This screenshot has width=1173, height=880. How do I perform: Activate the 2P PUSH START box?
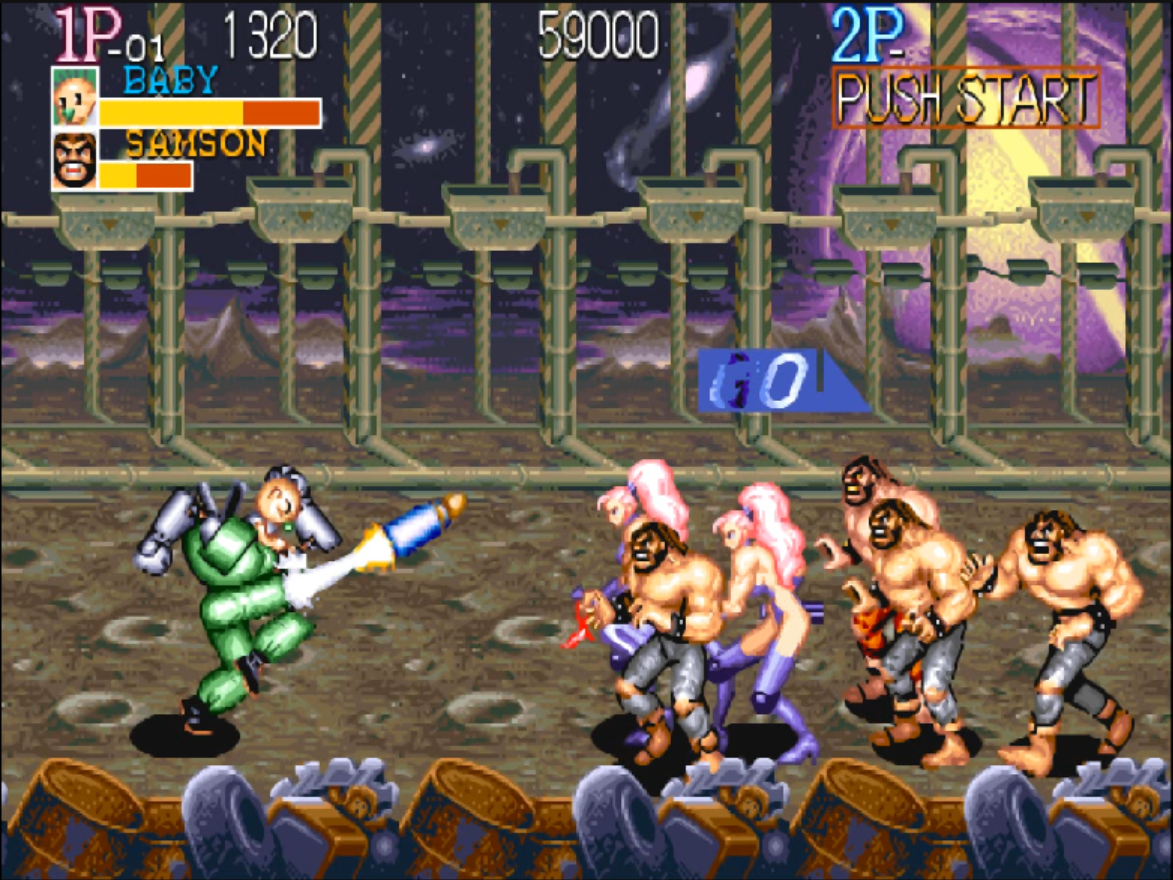click(x=966, y=98)
